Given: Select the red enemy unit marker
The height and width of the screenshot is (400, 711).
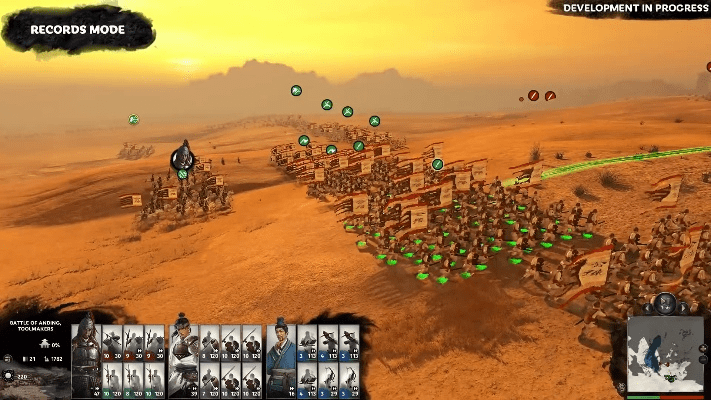Looking at the screenshot, I should [534, 95].
